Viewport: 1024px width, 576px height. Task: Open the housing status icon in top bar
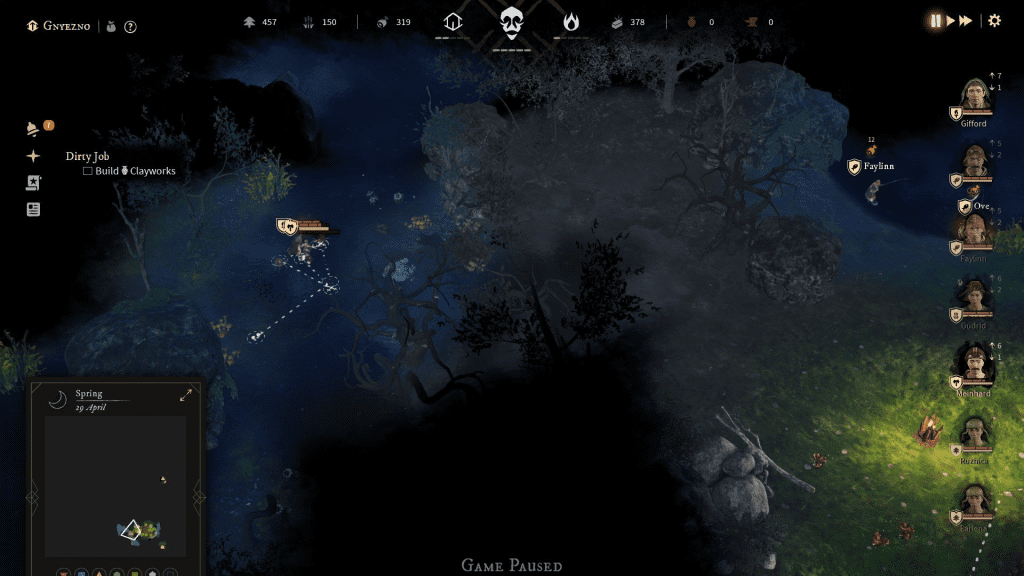click(x=453, y=21)
